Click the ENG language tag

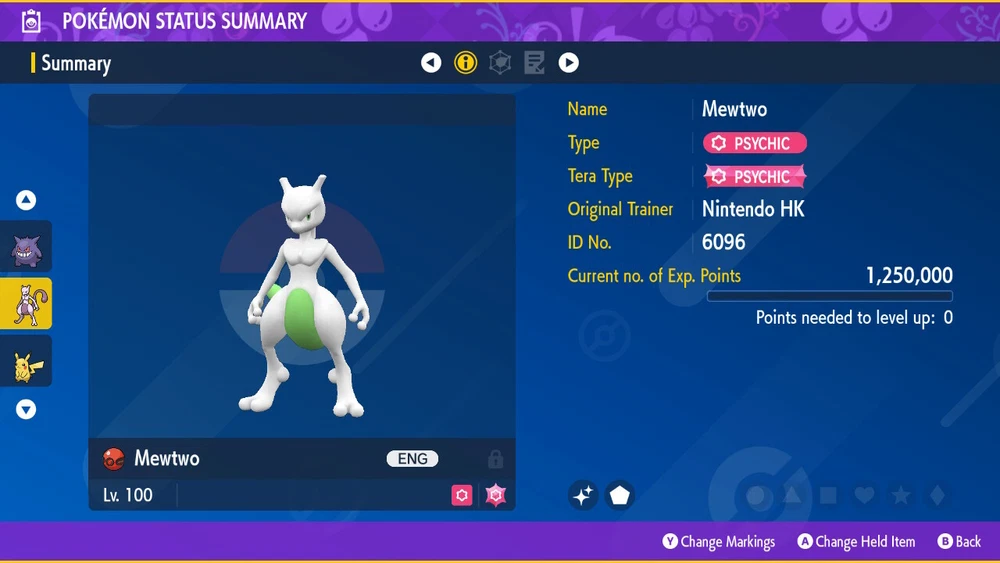(412, 459)
